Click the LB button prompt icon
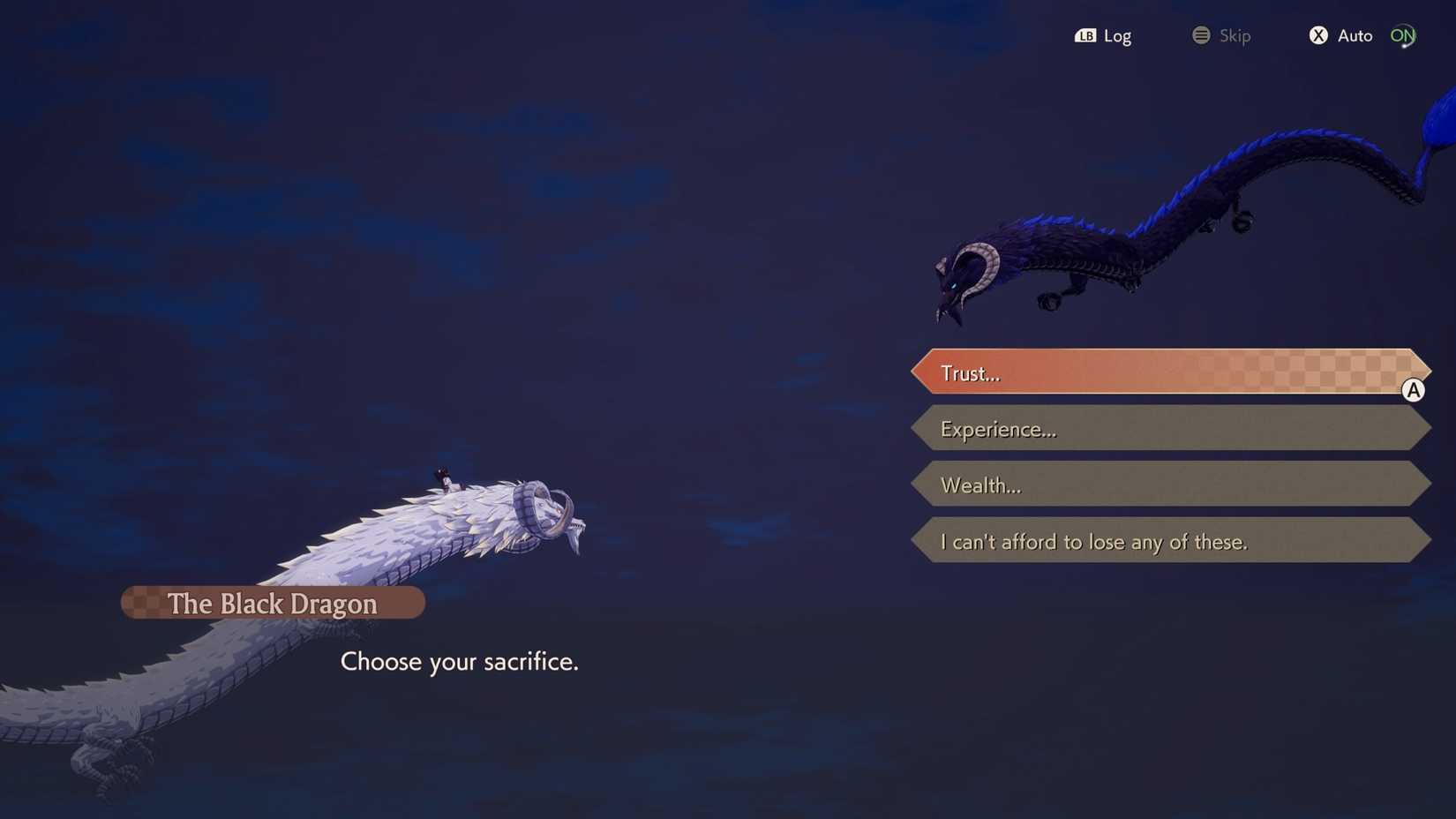Screen dimensions: 1456x819 pyautogui.click(x=1087, y=35)
